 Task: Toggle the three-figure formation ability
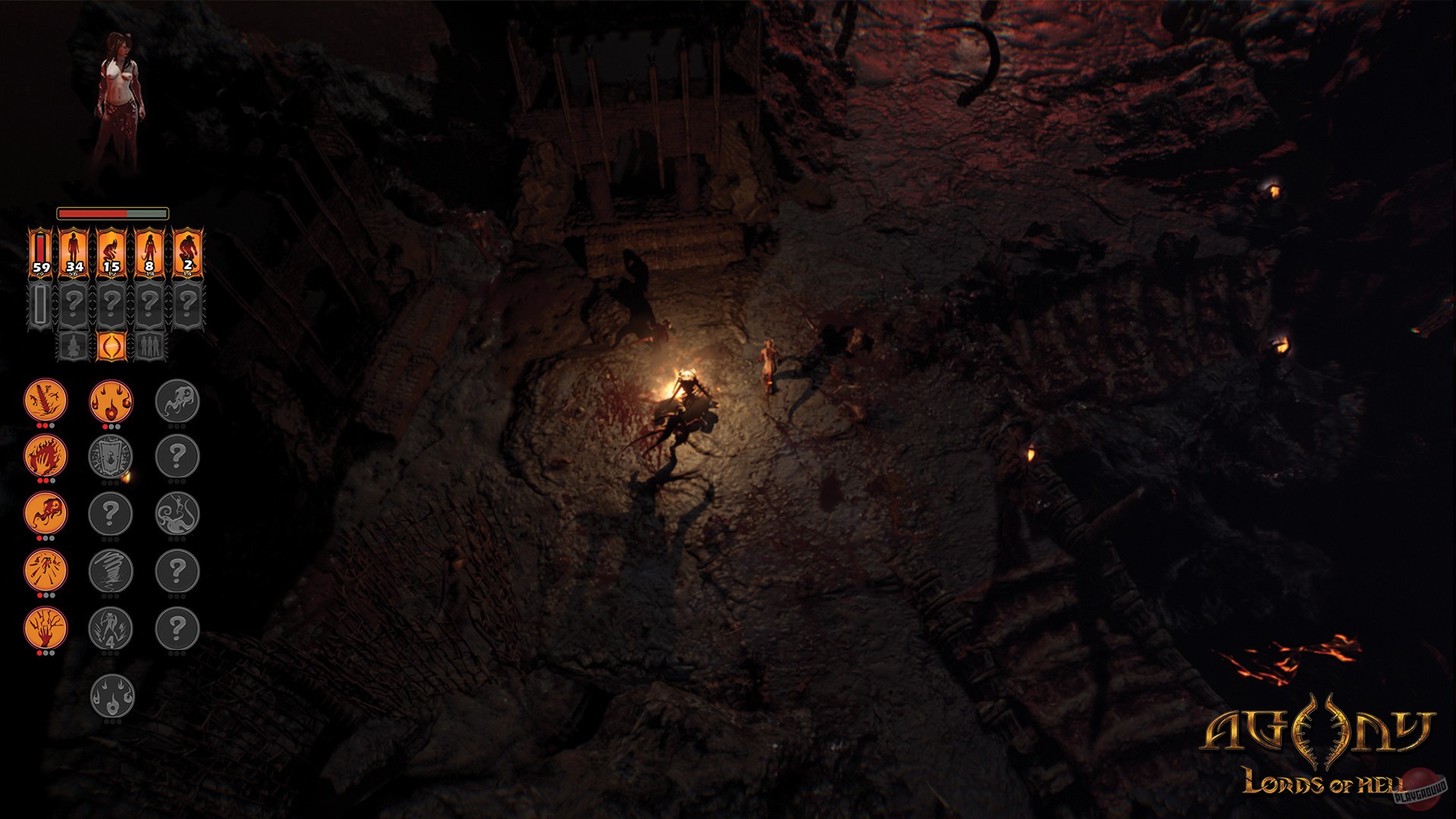point(151,346)
